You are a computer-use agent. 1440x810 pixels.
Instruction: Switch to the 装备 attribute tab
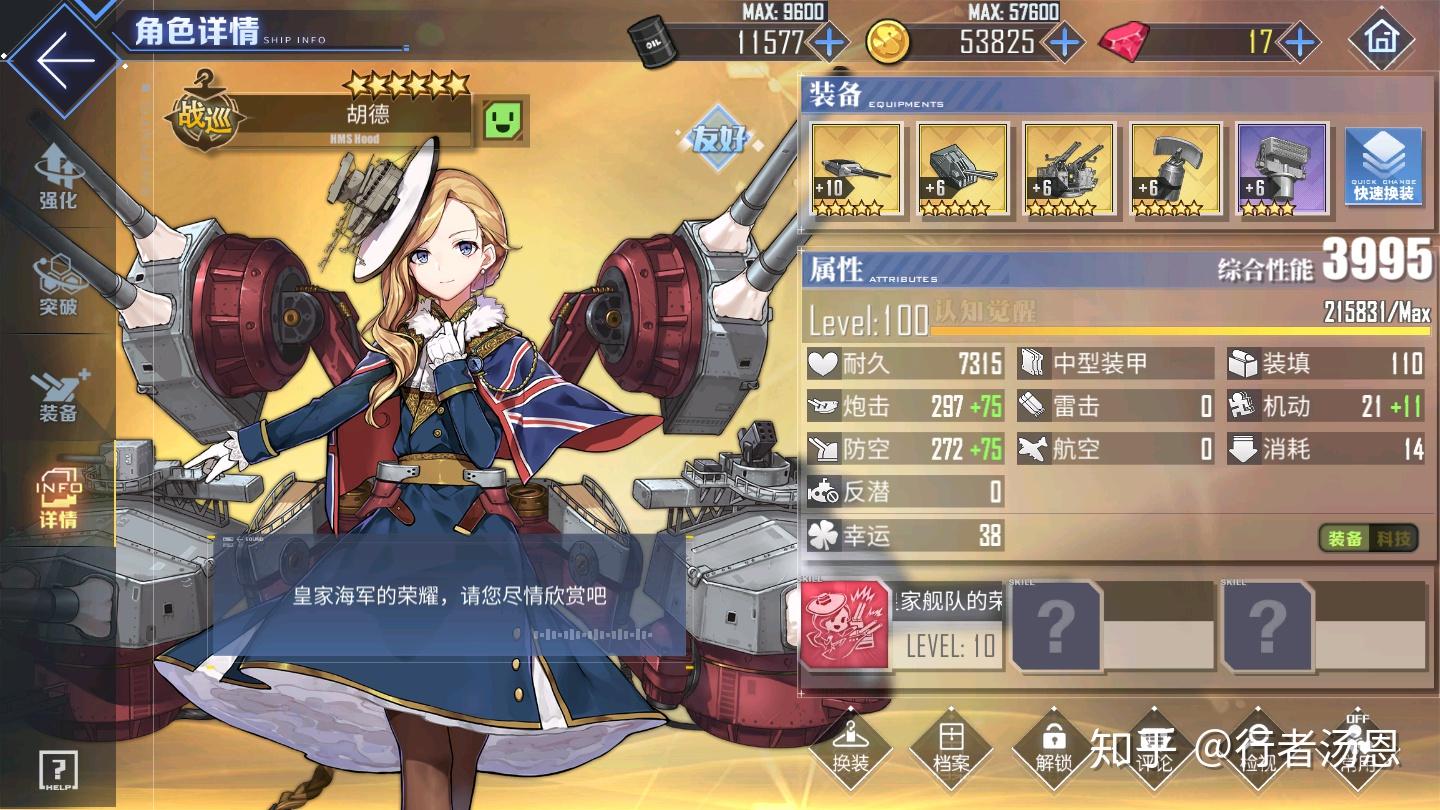(x=1345, y=538)
